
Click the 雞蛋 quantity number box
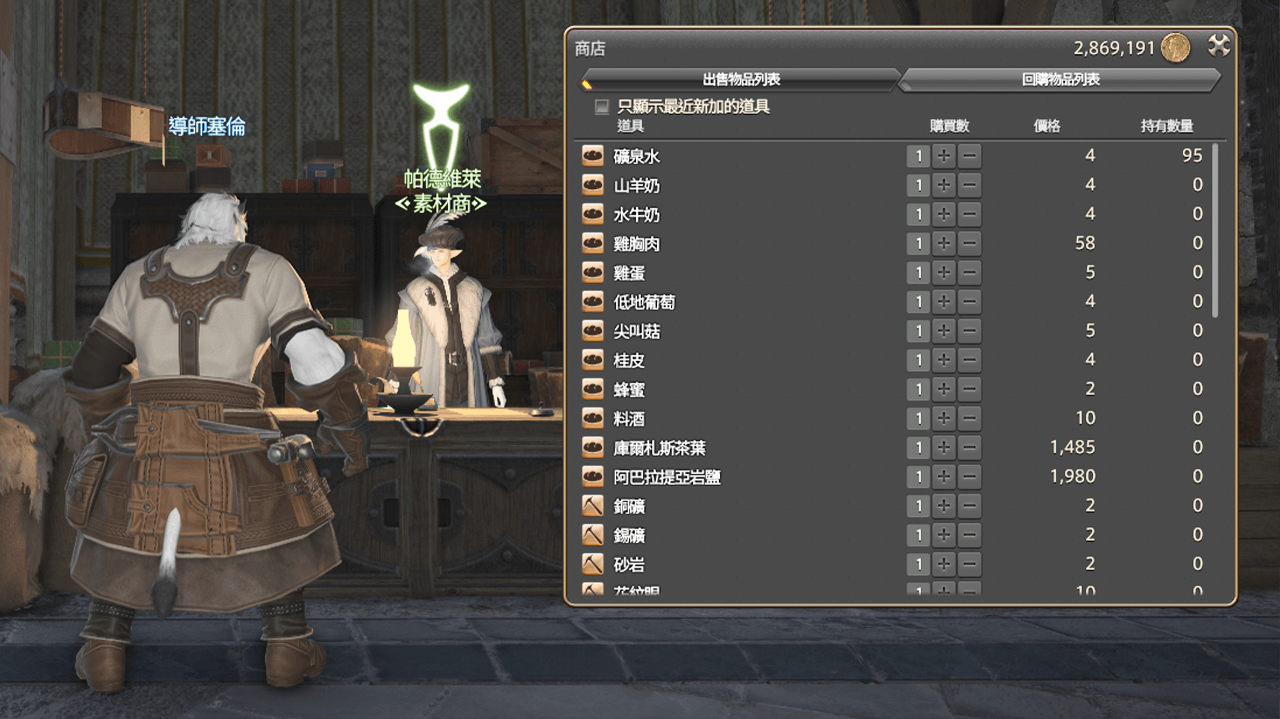(x=918, y=273)
